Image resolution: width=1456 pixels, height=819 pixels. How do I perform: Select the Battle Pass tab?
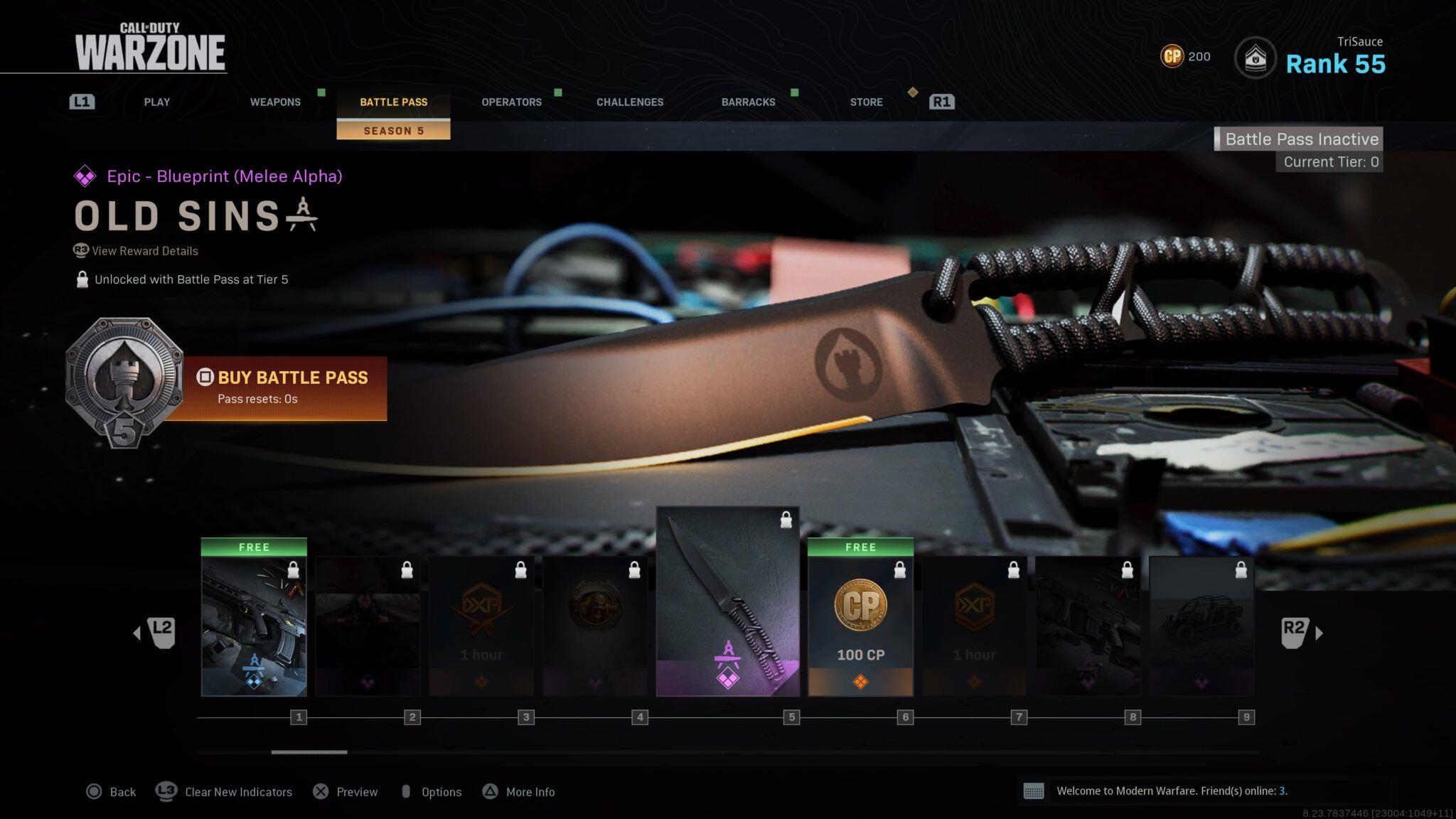[393, 102]
